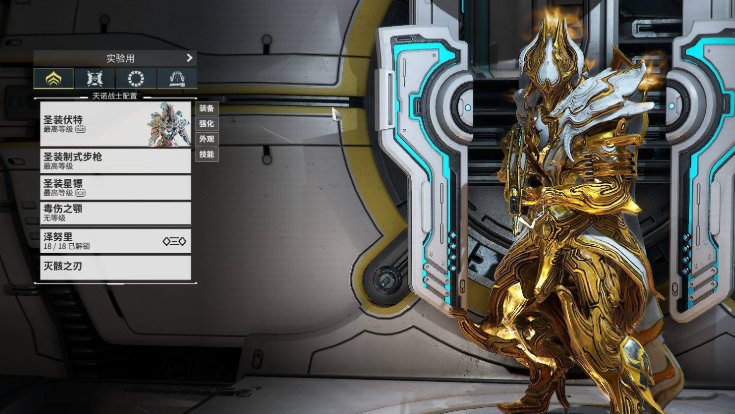Viewport: 735px width, 414px height.
Task: Open the 灭骸之刃 weapon slot
Action: coord(113,267)
